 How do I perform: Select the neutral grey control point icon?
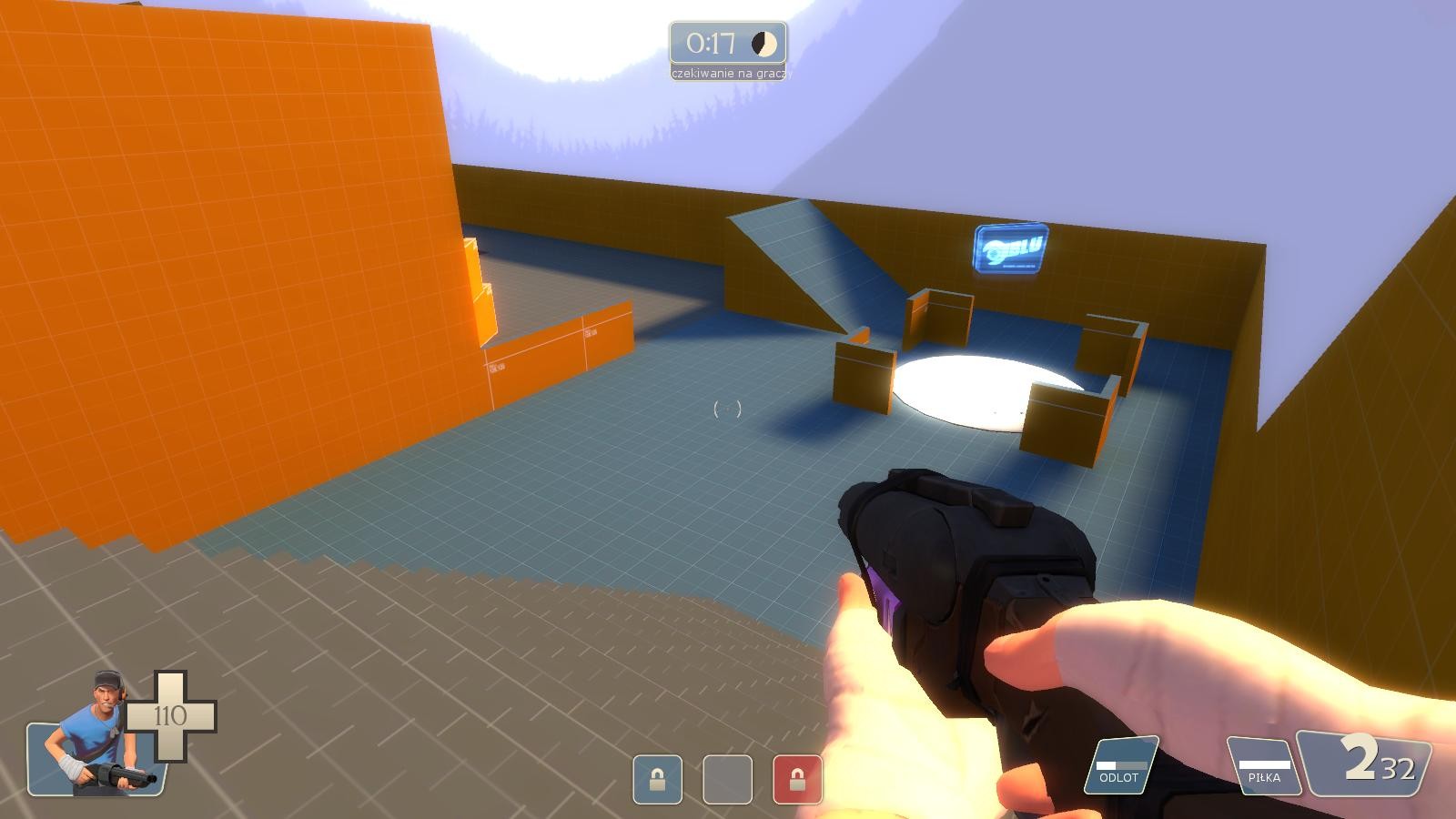[727, 779]
